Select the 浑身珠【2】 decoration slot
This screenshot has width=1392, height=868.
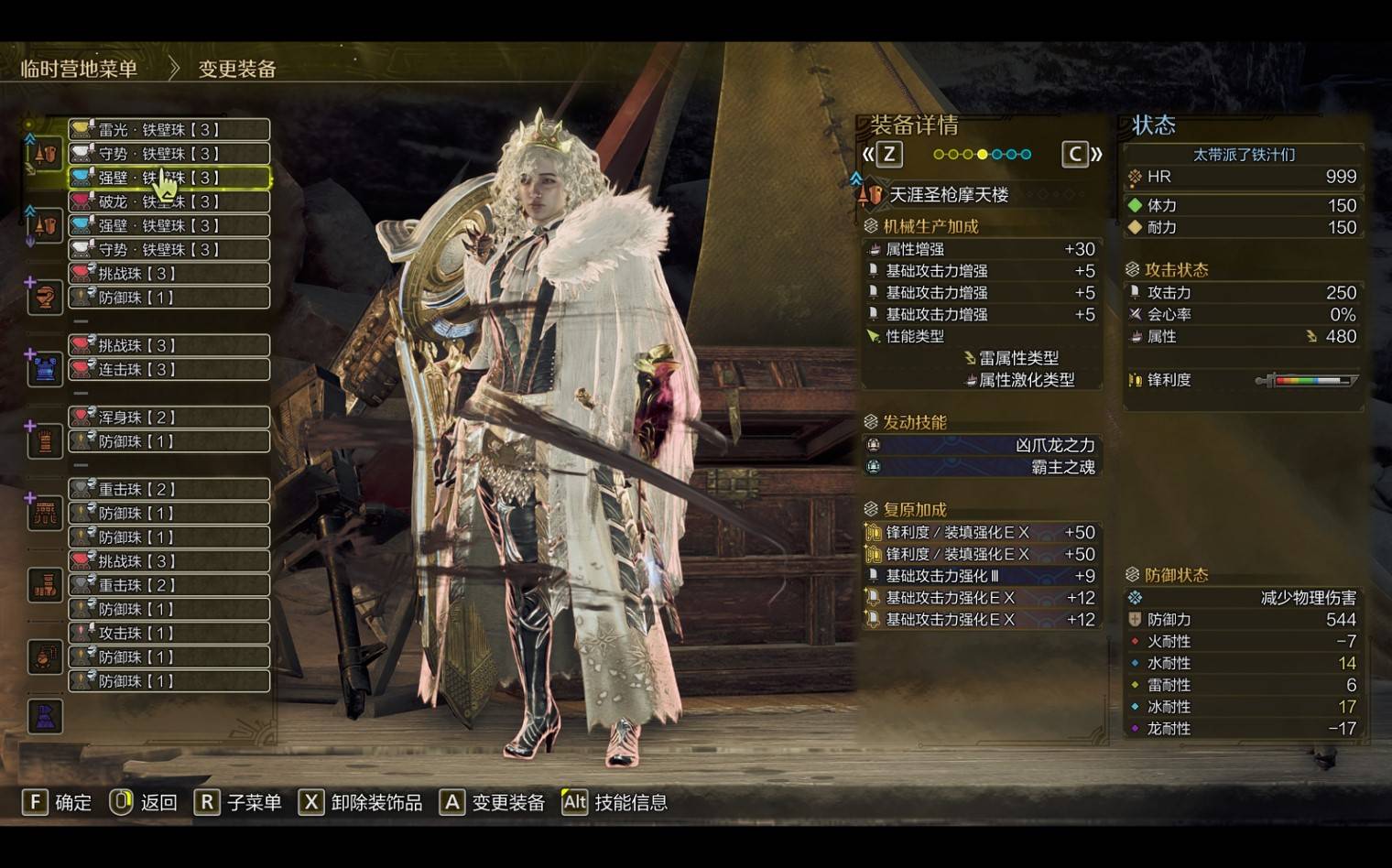169,417
